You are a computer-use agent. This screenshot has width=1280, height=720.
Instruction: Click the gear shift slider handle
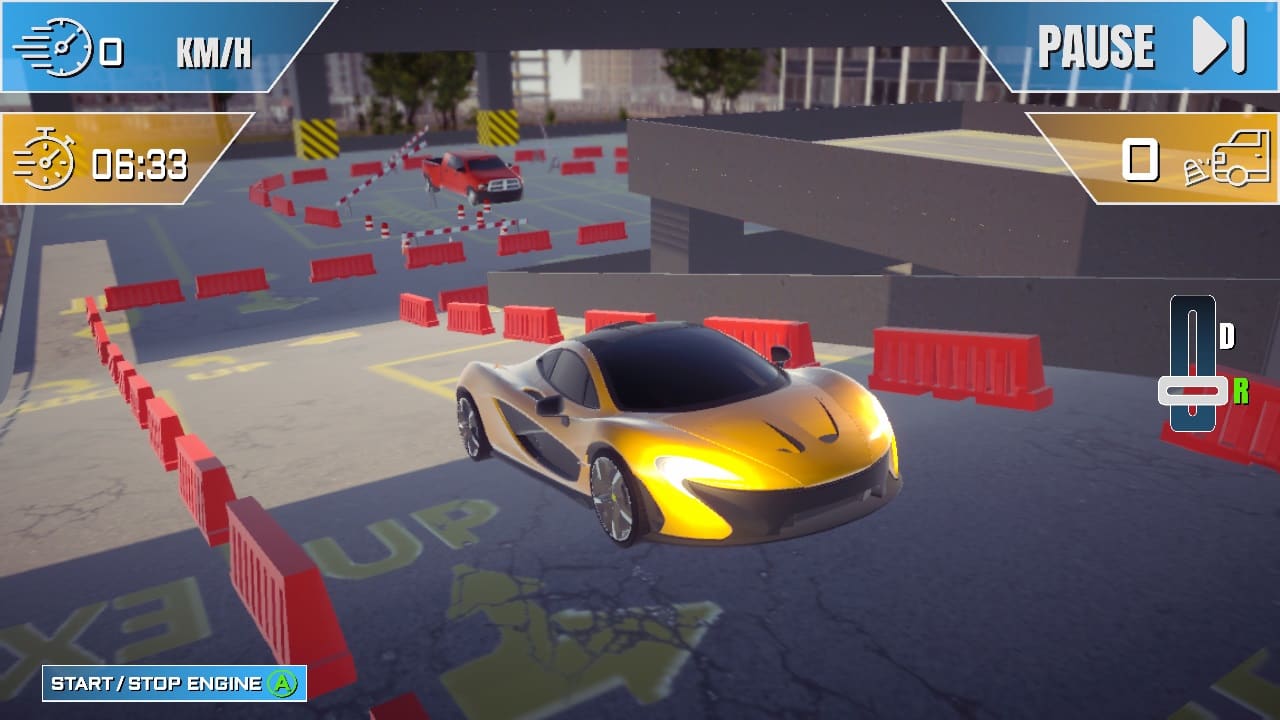pos(1190,390)
